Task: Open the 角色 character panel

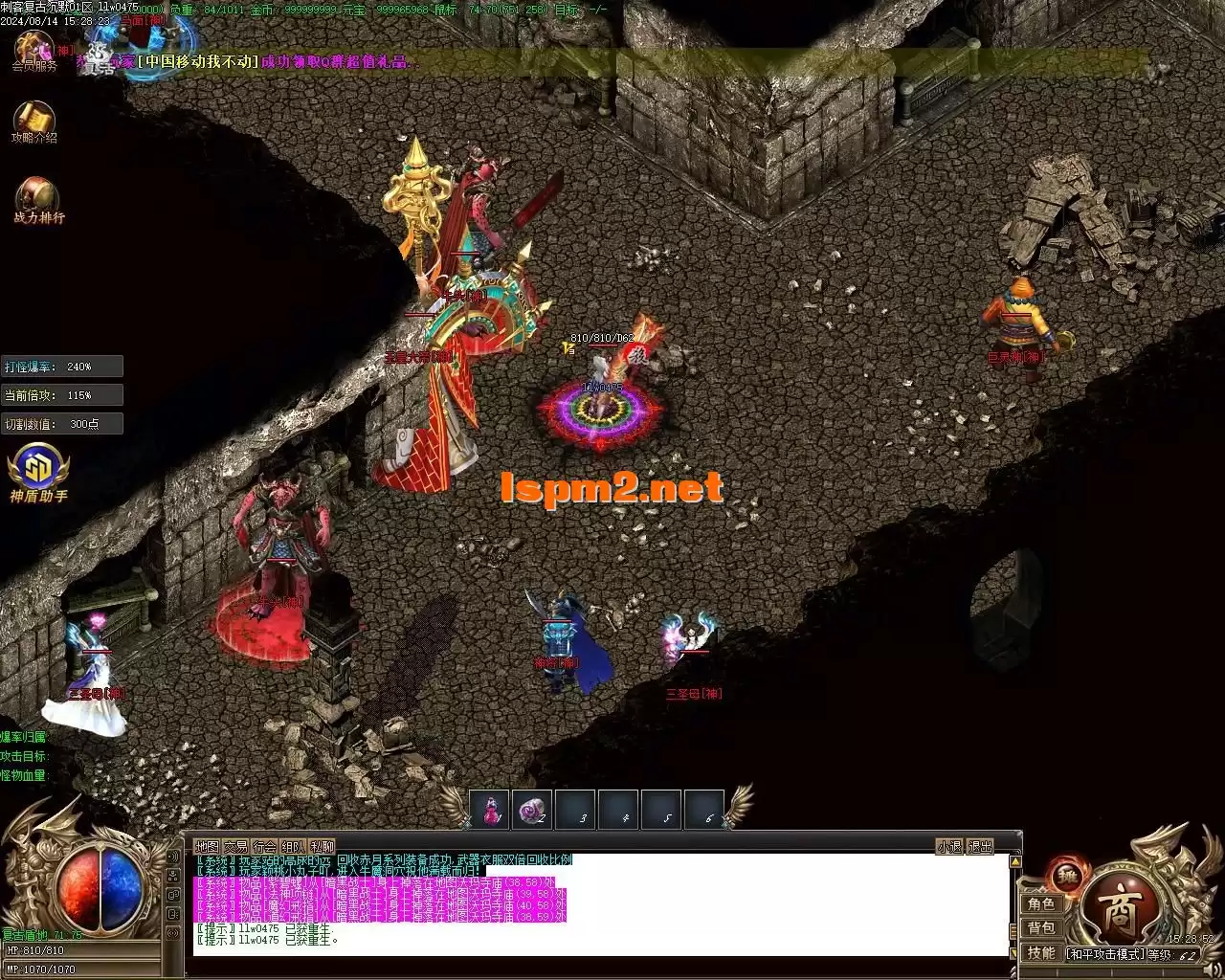Action: tap(1041, 904)
